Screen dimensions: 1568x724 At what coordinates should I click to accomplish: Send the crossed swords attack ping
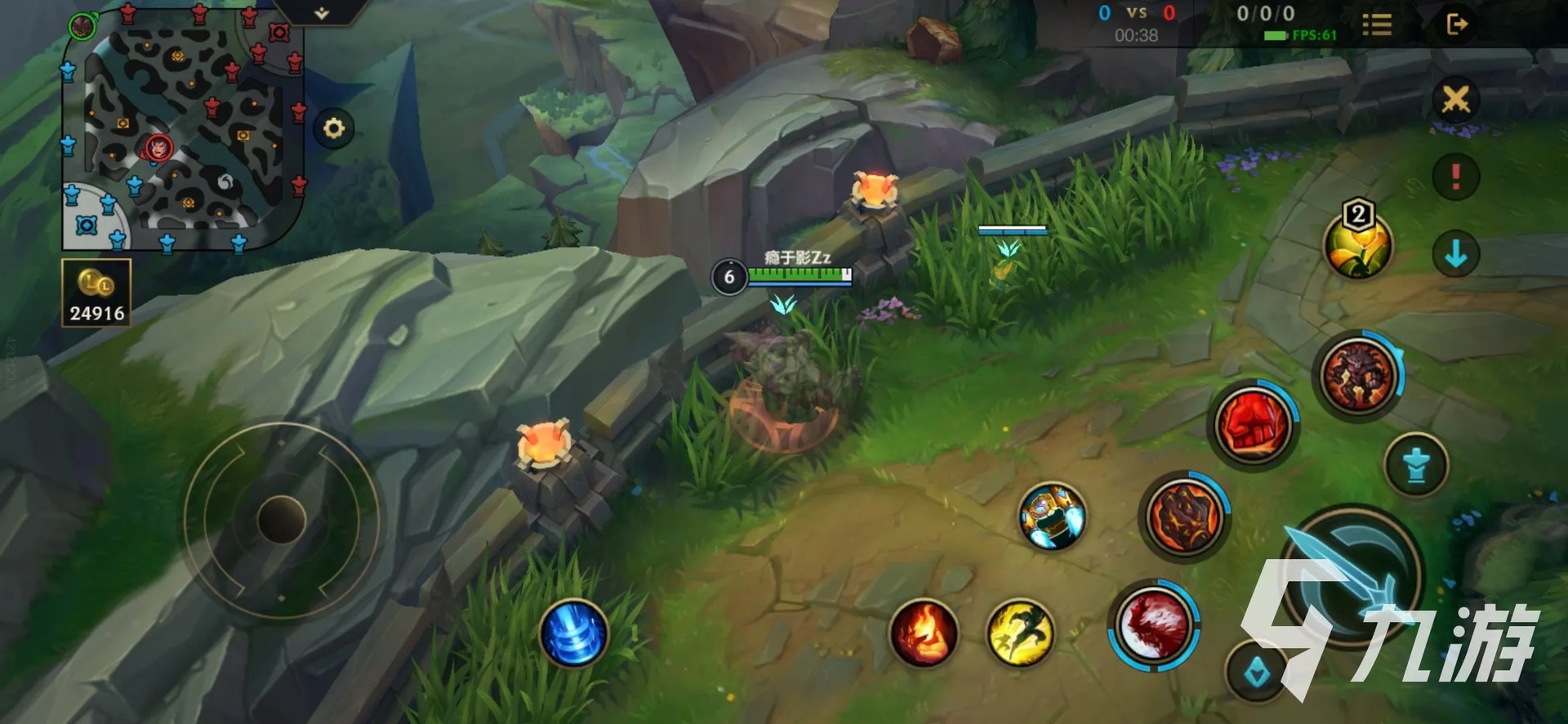(1455, 101)
